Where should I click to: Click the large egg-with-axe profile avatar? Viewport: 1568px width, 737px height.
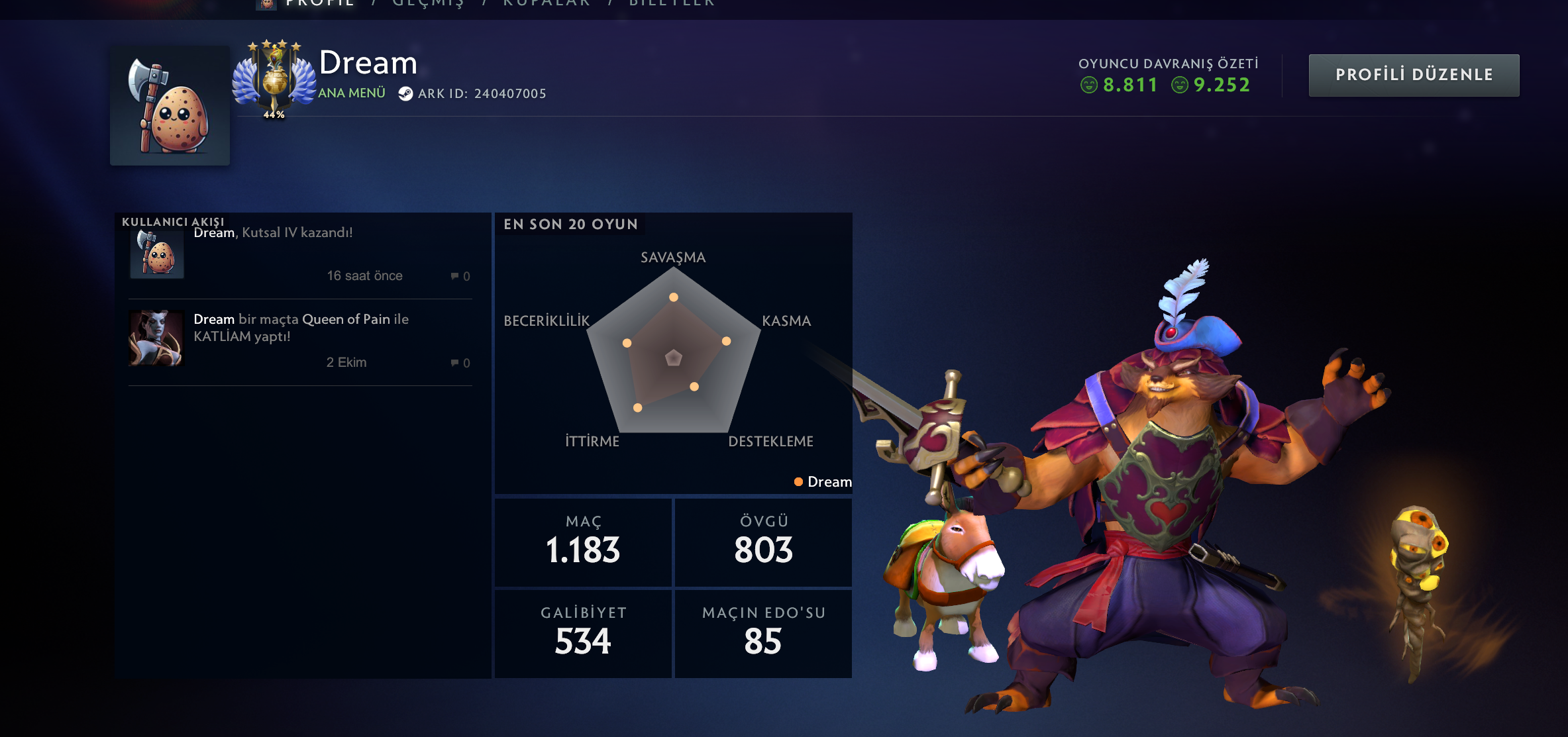170,105
